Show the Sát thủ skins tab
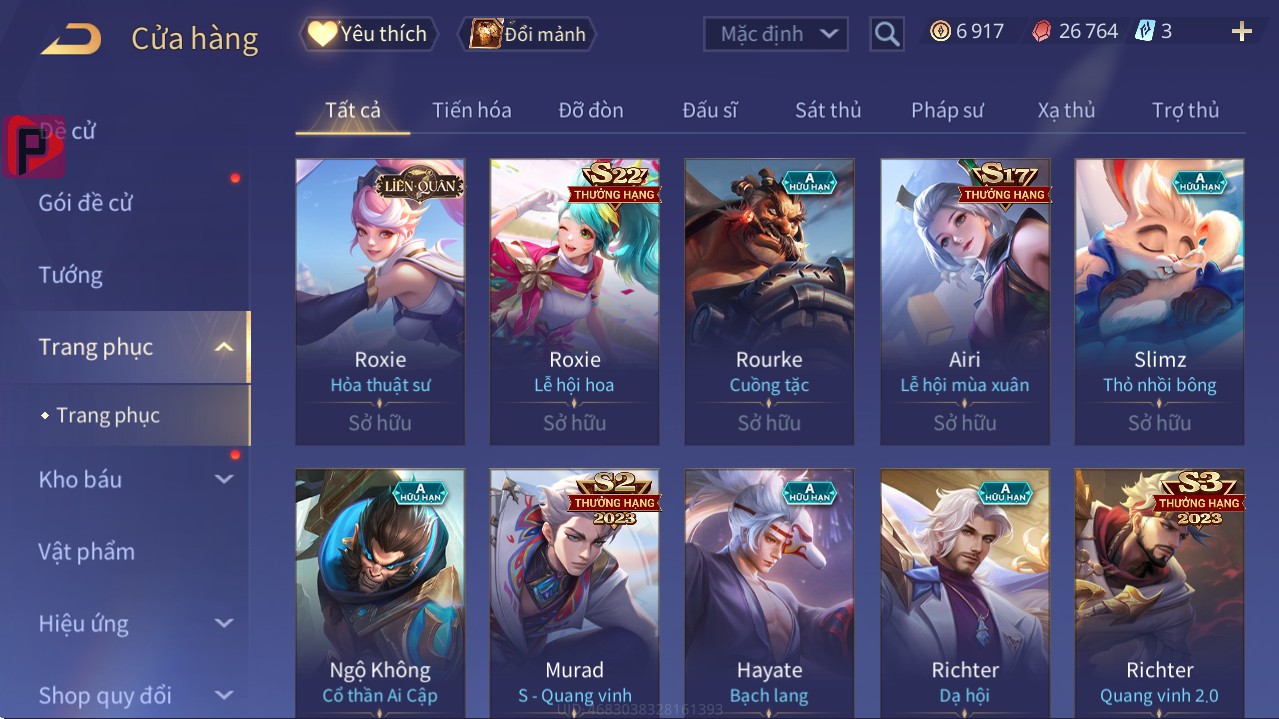The image size is (1279, 719). pyautogui.click(x=827, y=110)
